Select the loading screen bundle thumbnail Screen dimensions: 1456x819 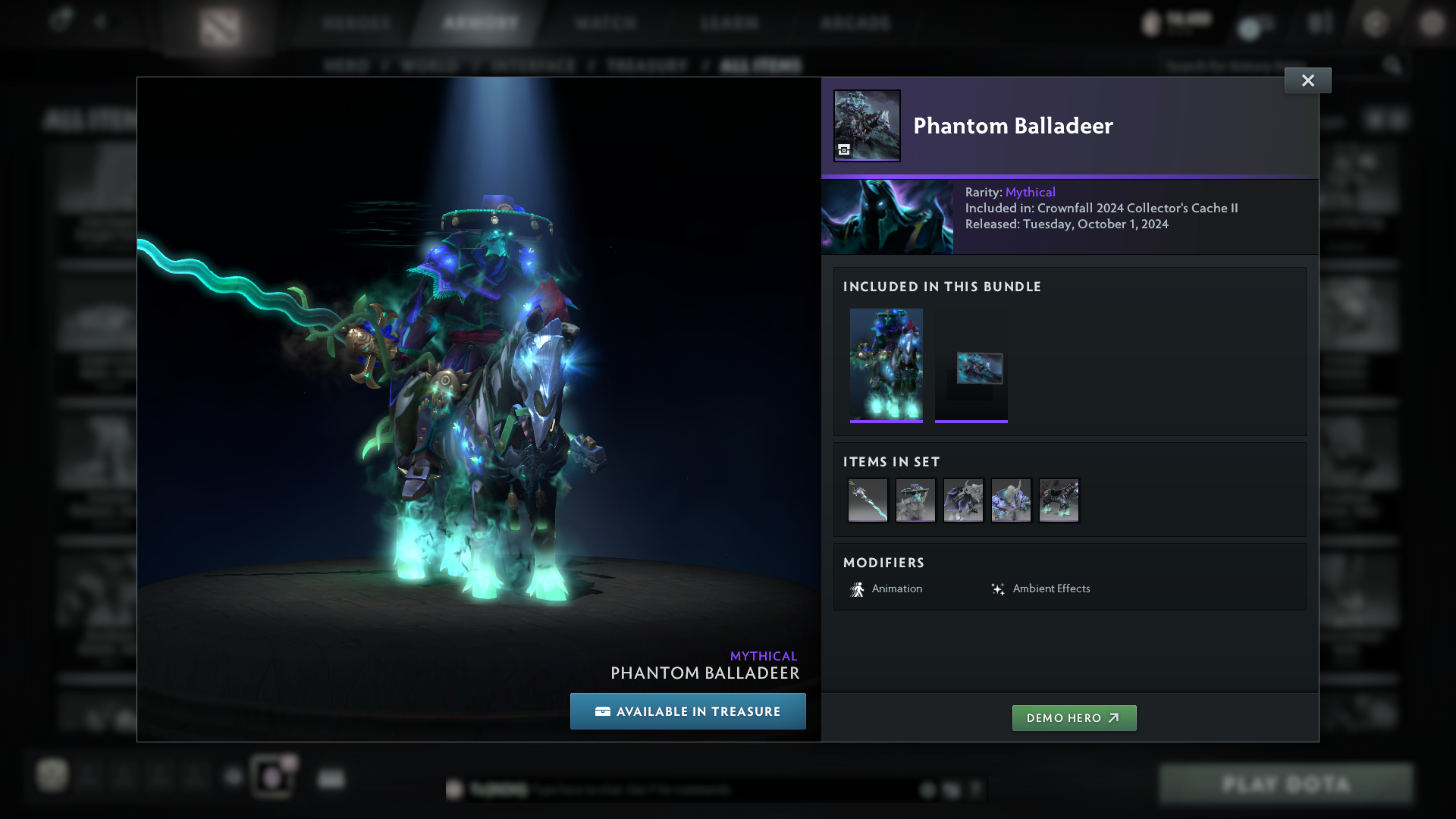(971, 365)
